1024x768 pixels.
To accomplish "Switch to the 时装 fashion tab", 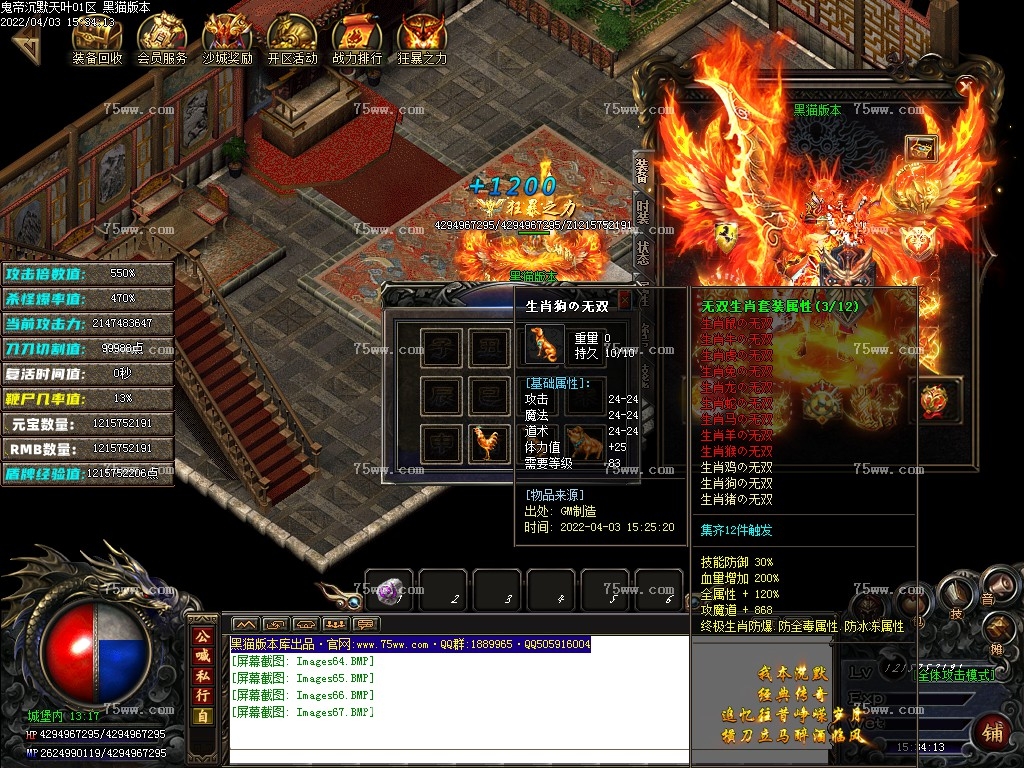I will 642,211.
